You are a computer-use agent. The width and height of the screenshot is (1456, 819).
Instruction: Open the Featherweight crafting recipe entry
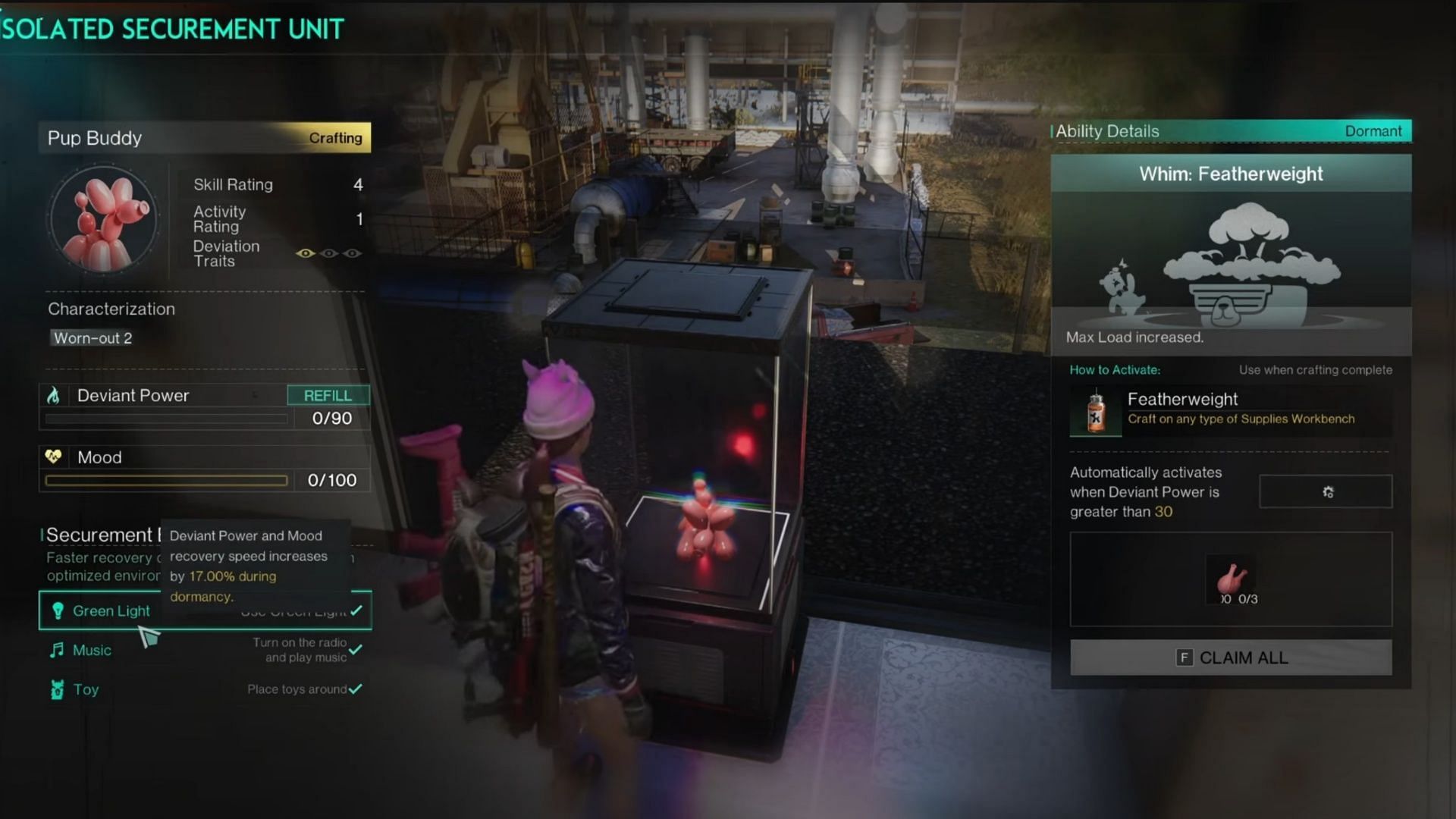tap(1230, 409)
